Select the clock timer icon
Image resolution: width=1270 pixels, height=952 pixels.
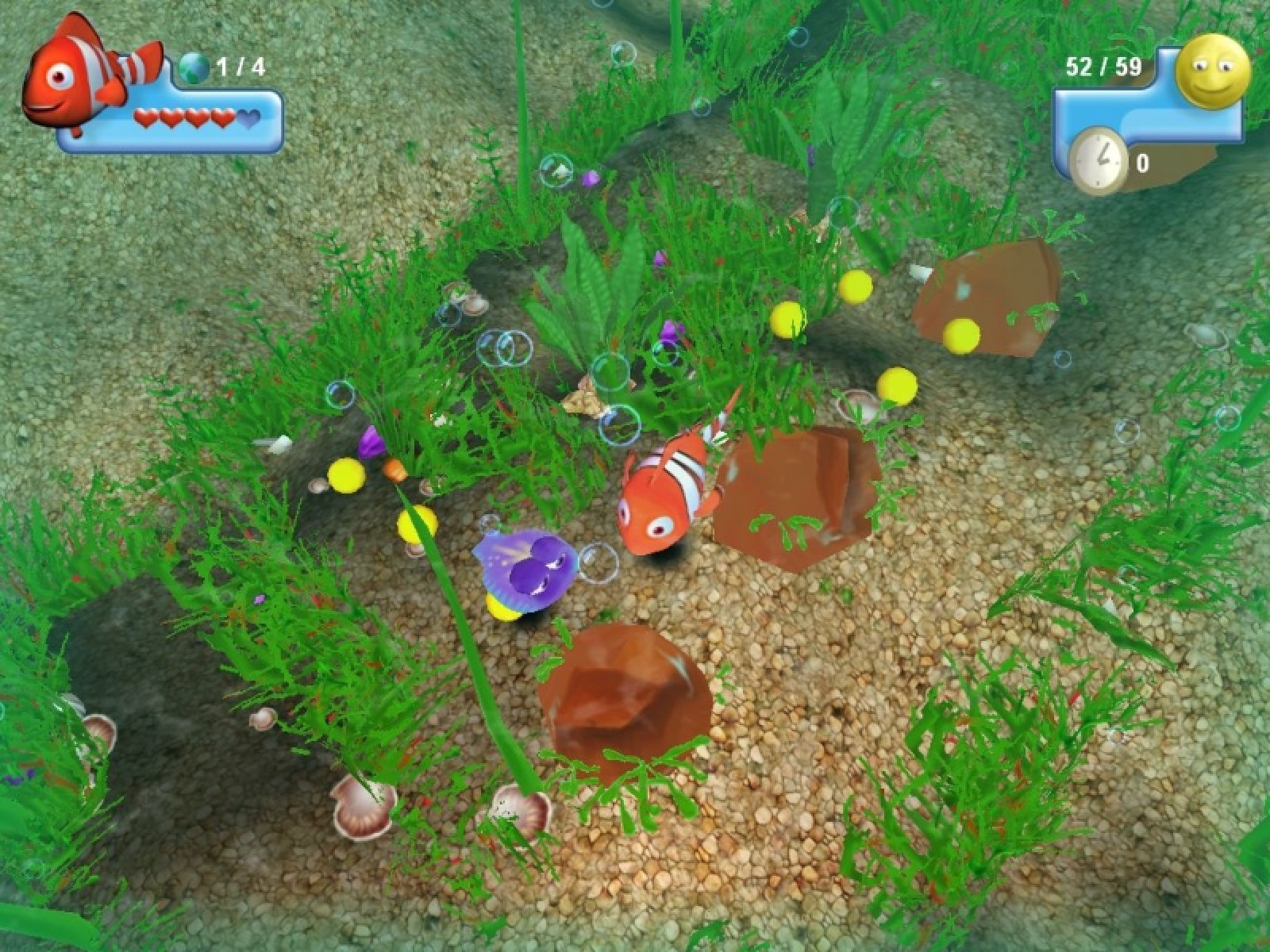1098,160
